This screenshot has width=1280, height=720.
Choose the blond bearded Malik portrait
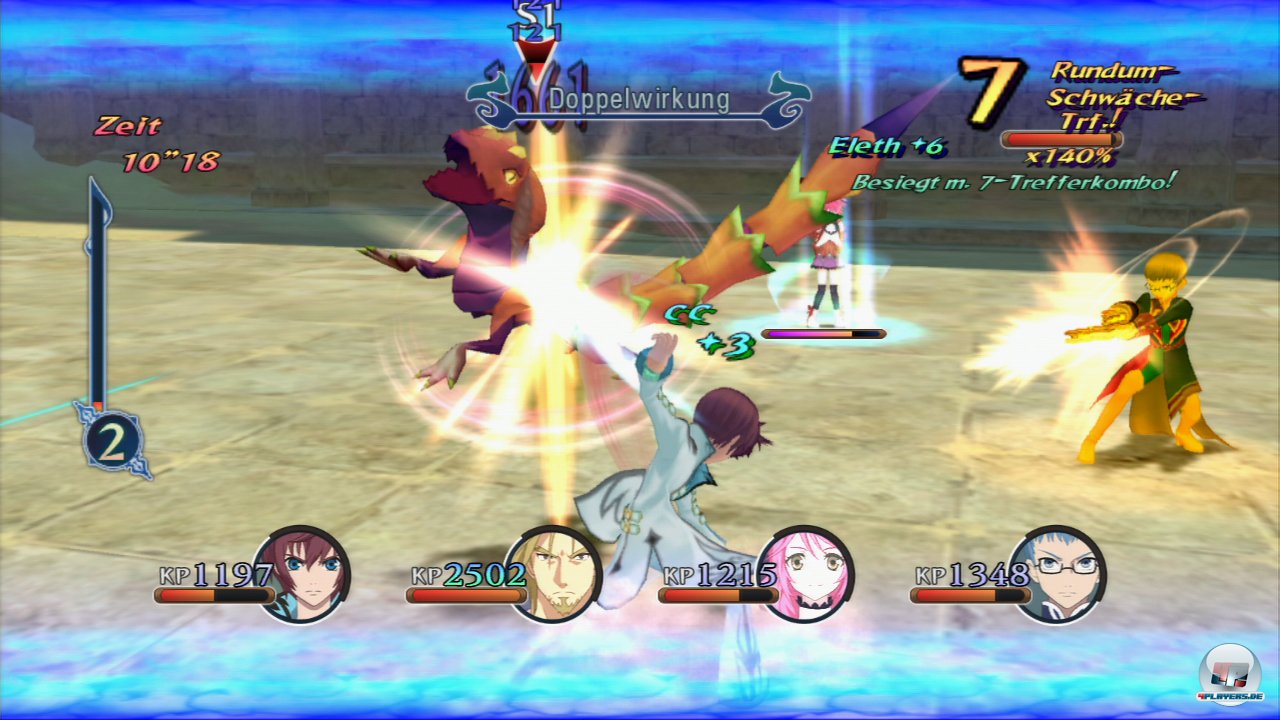pos(554,573)
